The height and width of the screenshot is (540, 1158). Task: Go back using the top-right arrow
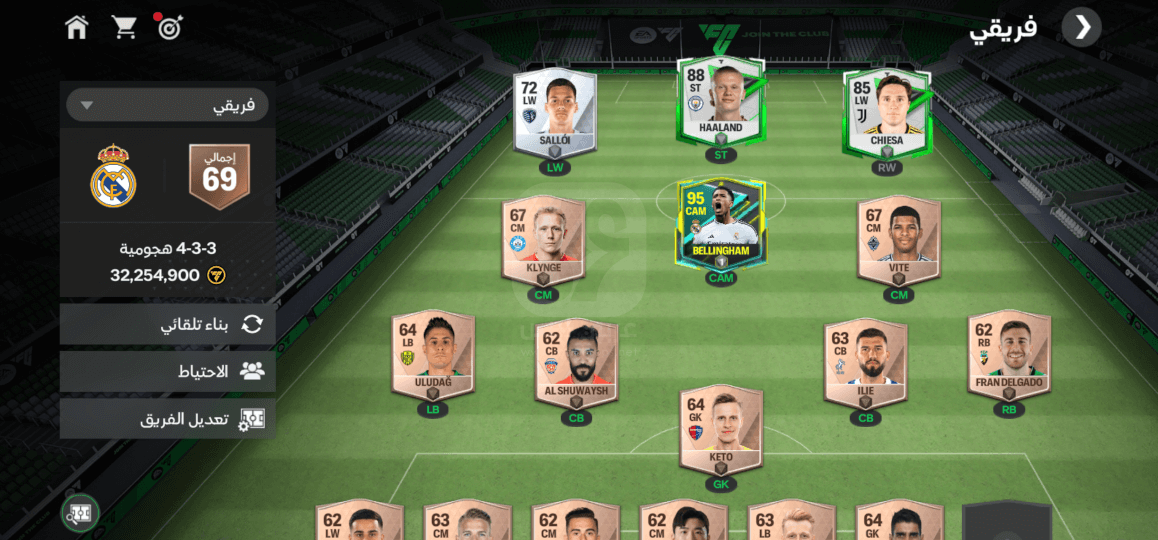tap(1082, 27)
